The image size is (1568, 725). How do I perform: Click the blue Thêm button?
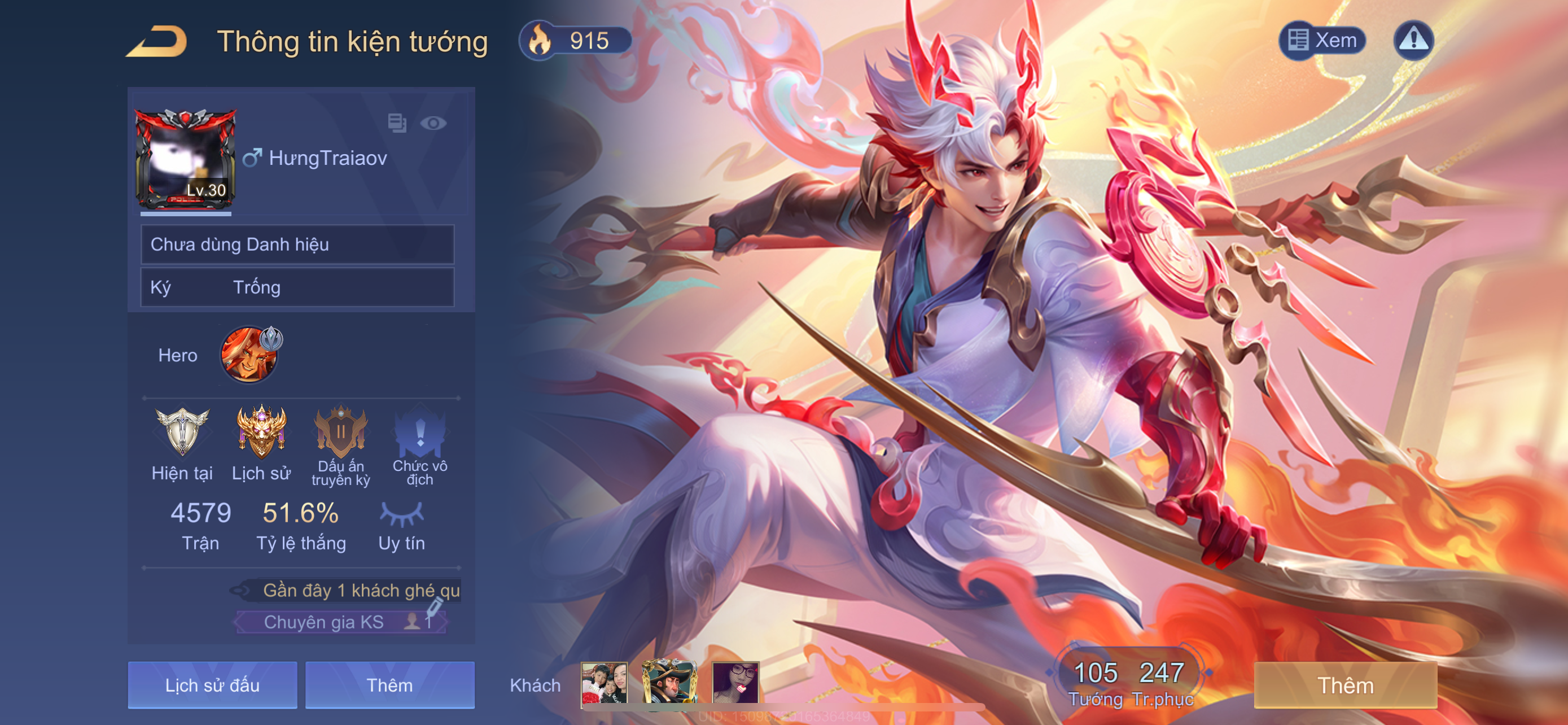(389, 685)
